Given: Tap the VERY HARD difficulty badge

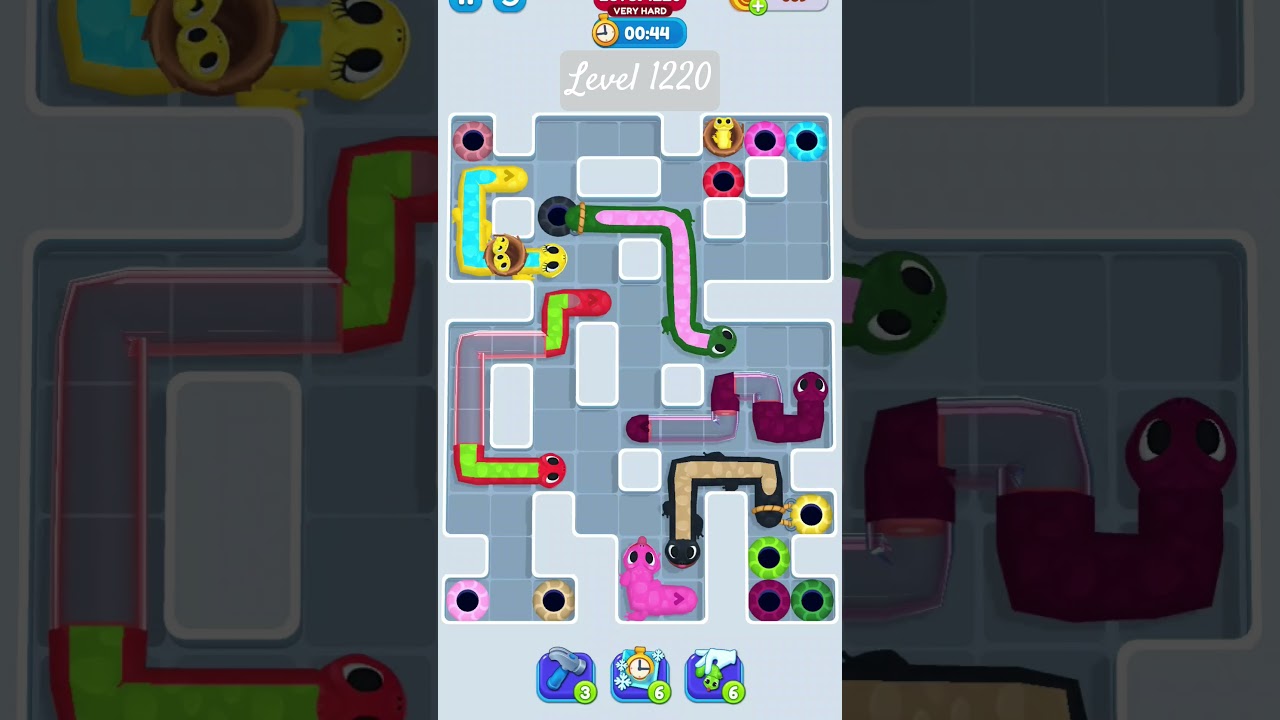Looking at the screenshot, I should [x=640, y=10].
